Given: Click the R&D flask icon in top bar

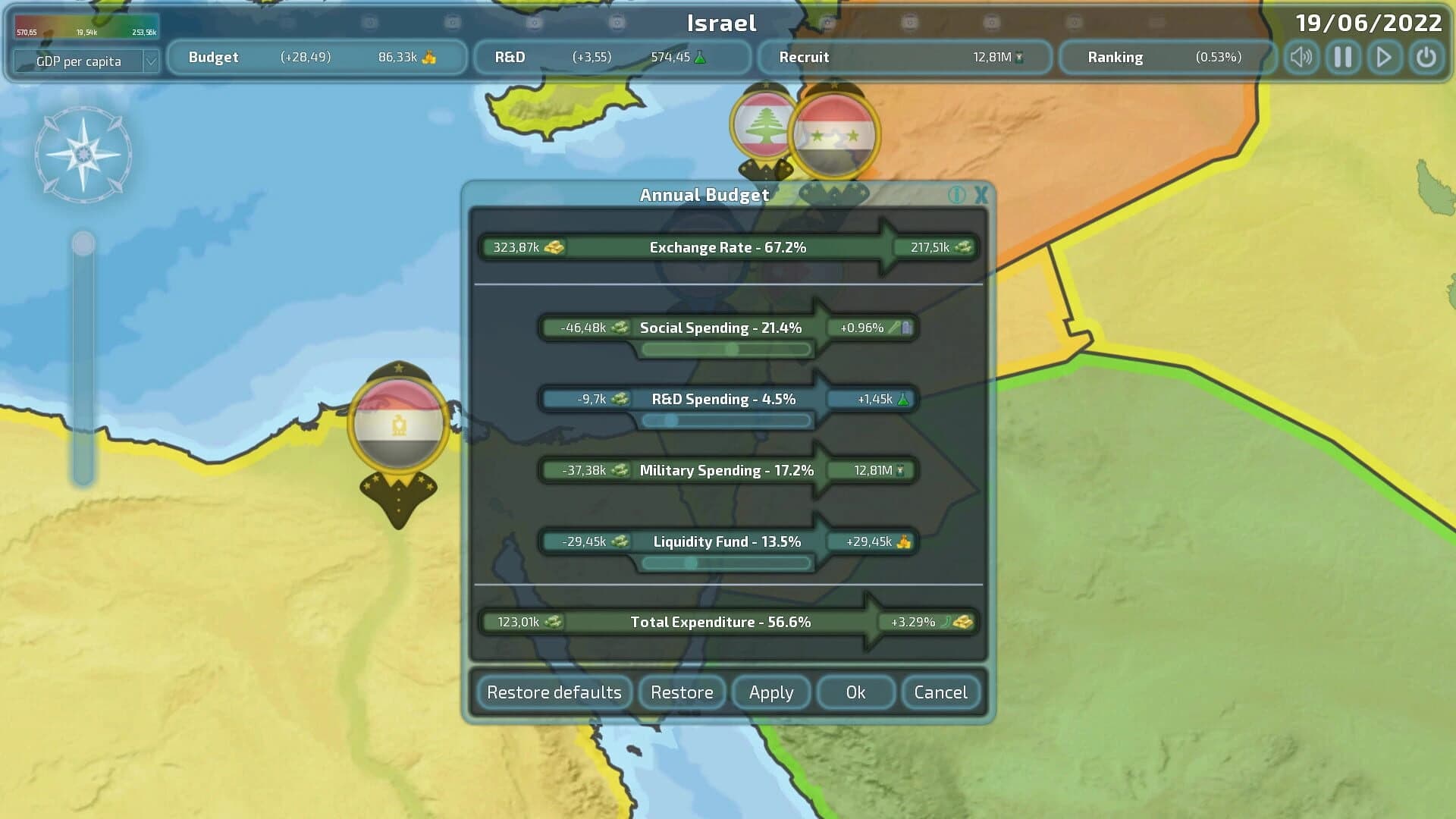Looking at the screenshot, I should tap(704, 57).
